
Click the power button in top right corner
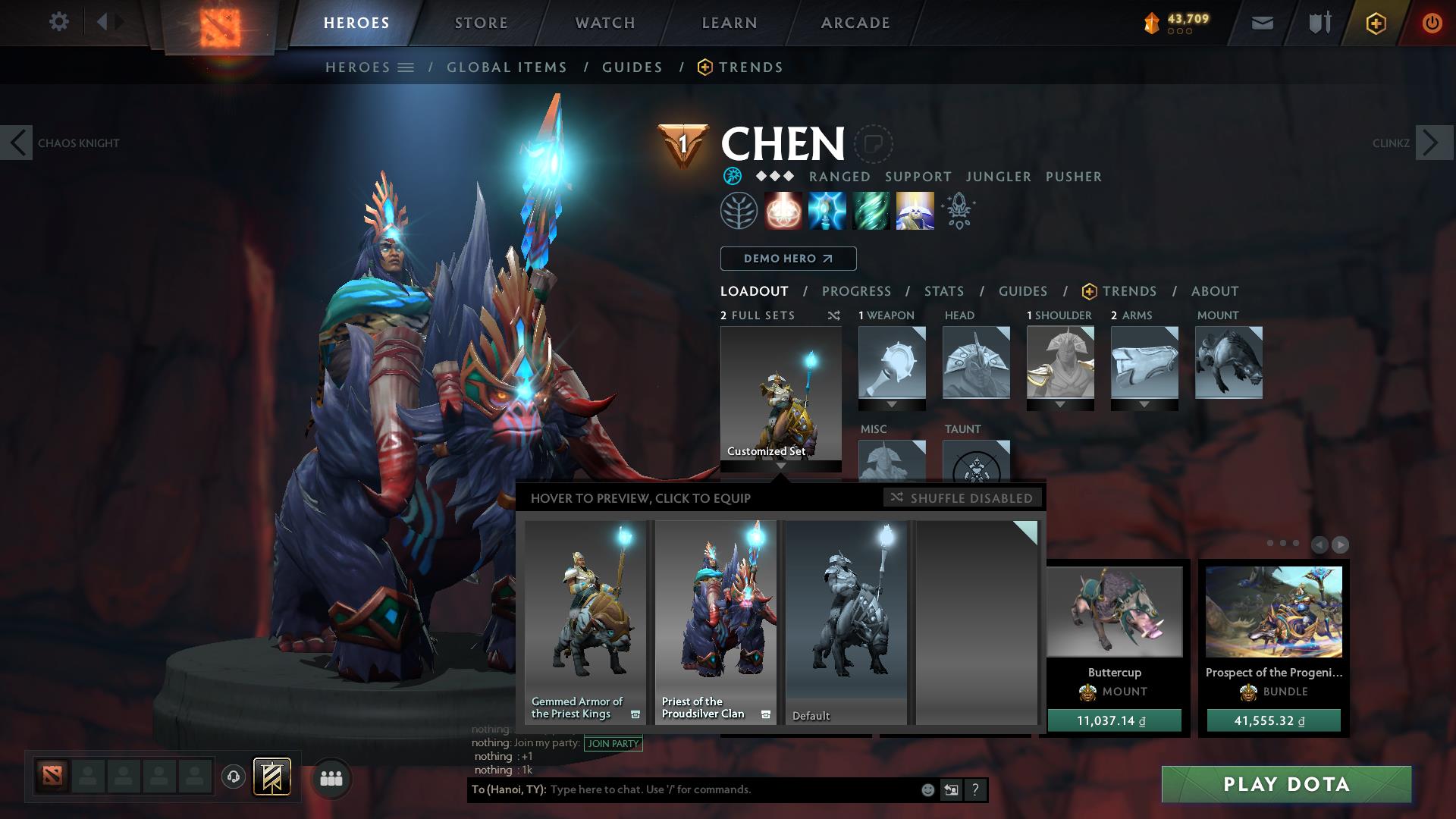1432,22
